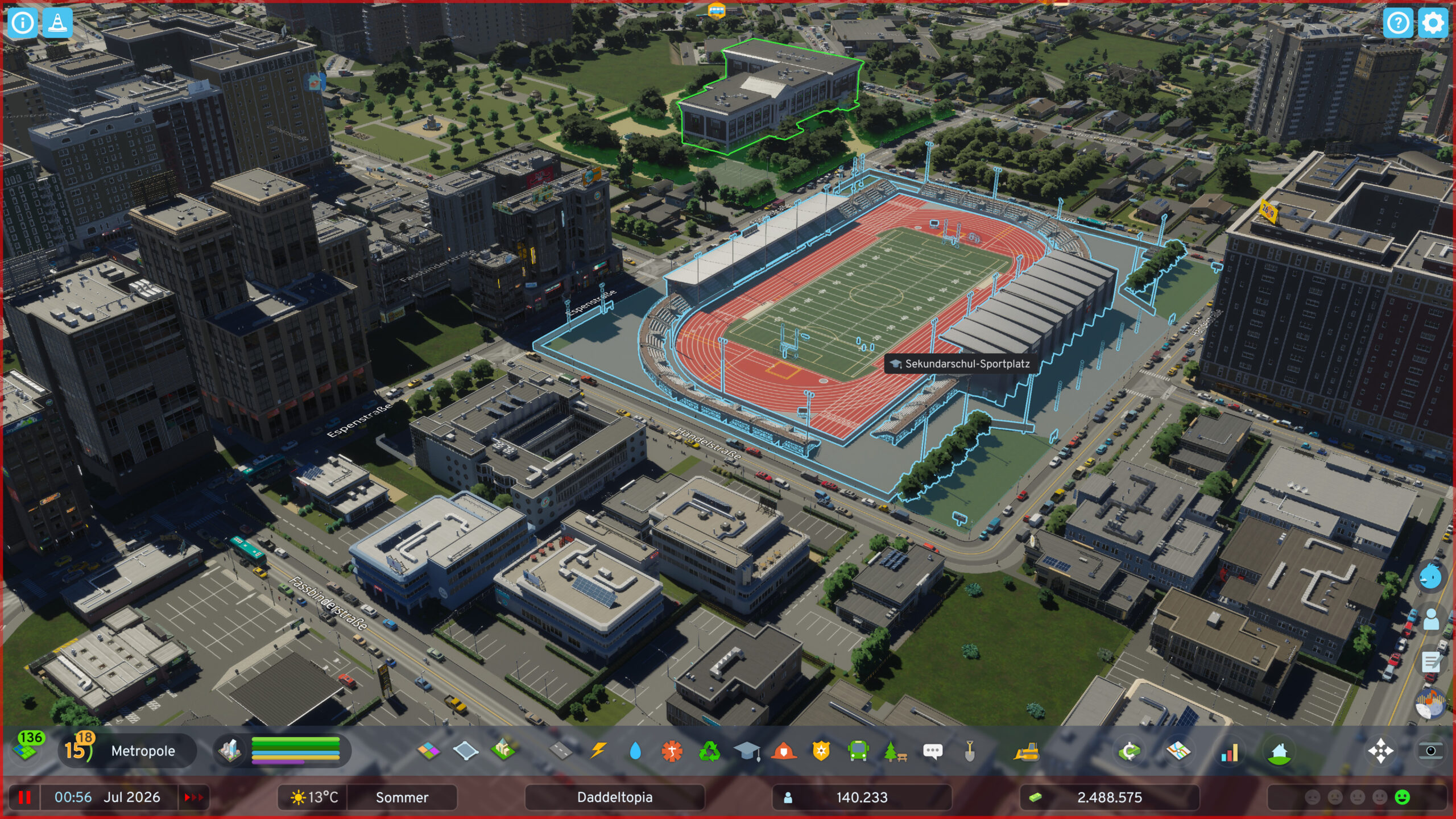This screenshot has height=819, width=1456.
Task: Open the help question mark button
Action: [x=1397, y=23]
